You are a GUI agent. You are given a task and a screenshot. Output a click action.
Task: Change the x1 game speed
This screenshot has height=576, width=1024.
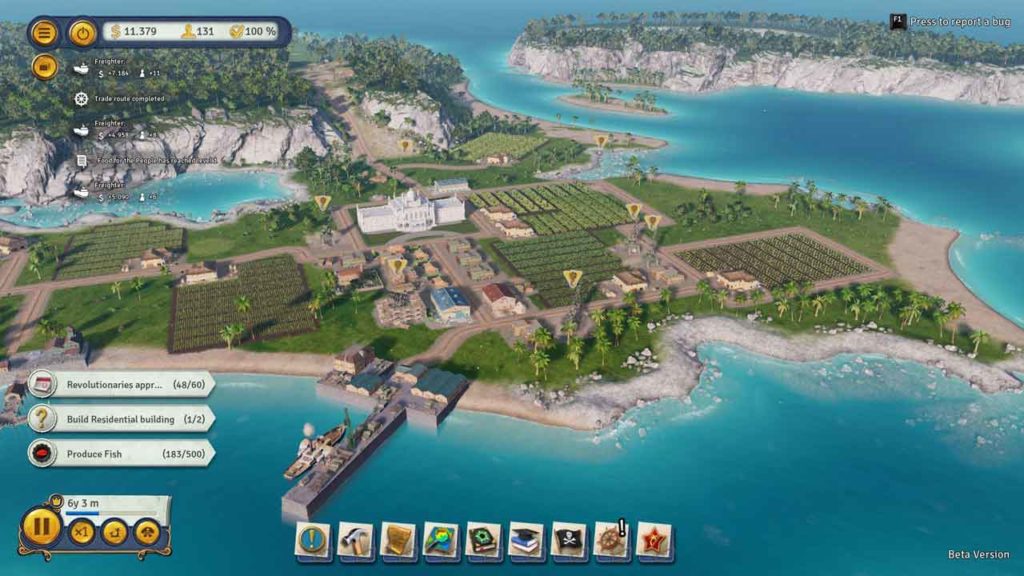82,532
